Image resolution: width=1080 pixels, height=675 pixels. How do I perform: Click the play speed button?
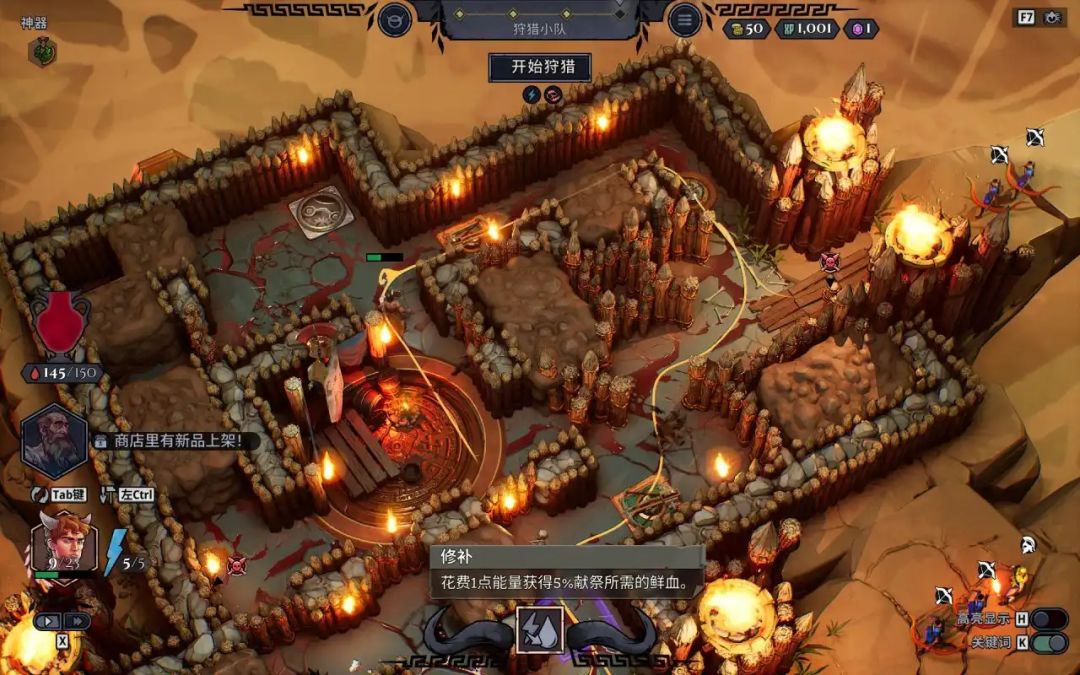coord(48,621)
